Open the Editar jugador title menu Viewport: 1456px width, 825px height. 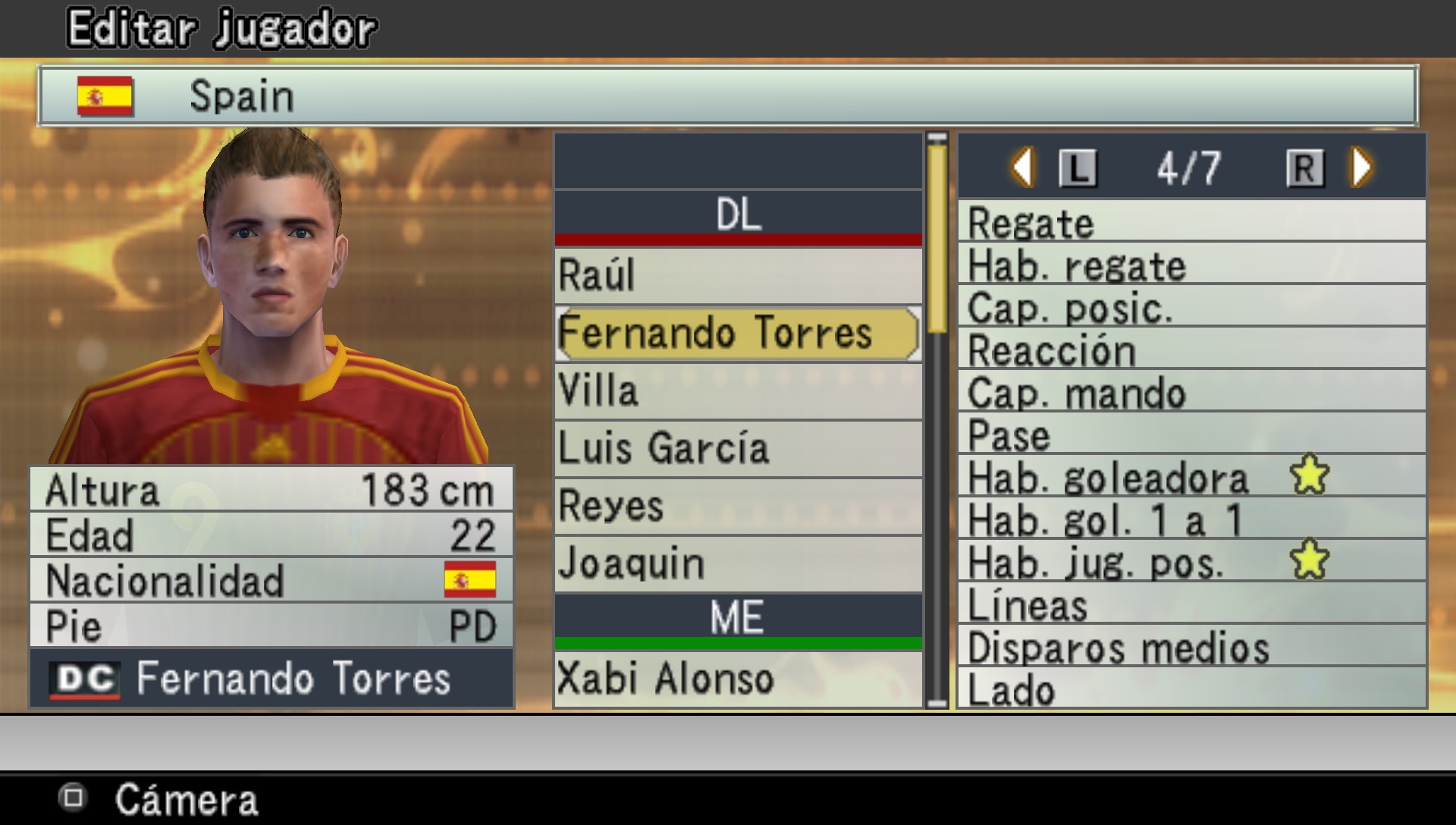tap(220, 25)
